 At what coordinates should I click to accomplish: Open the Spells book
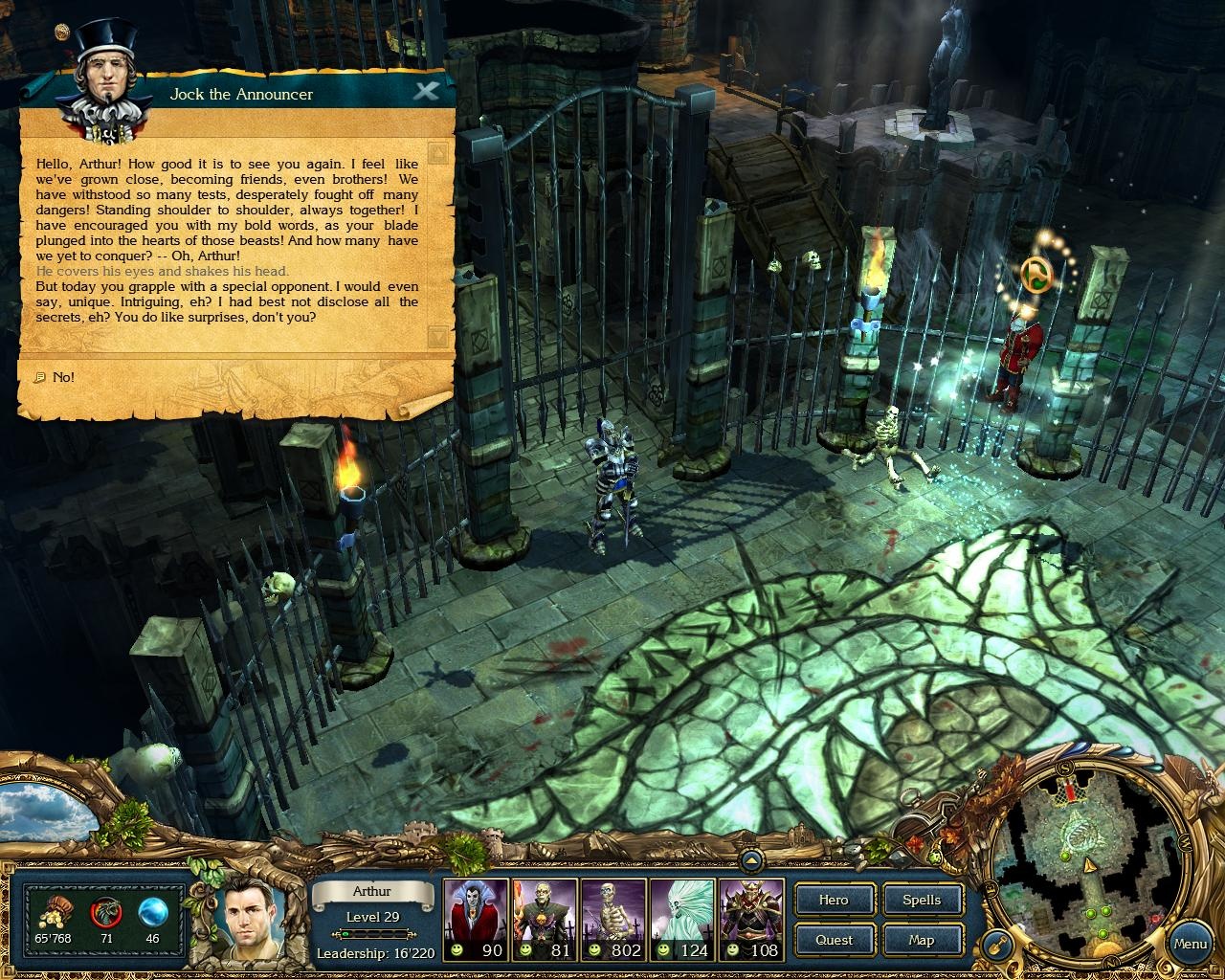click(922, 900)
